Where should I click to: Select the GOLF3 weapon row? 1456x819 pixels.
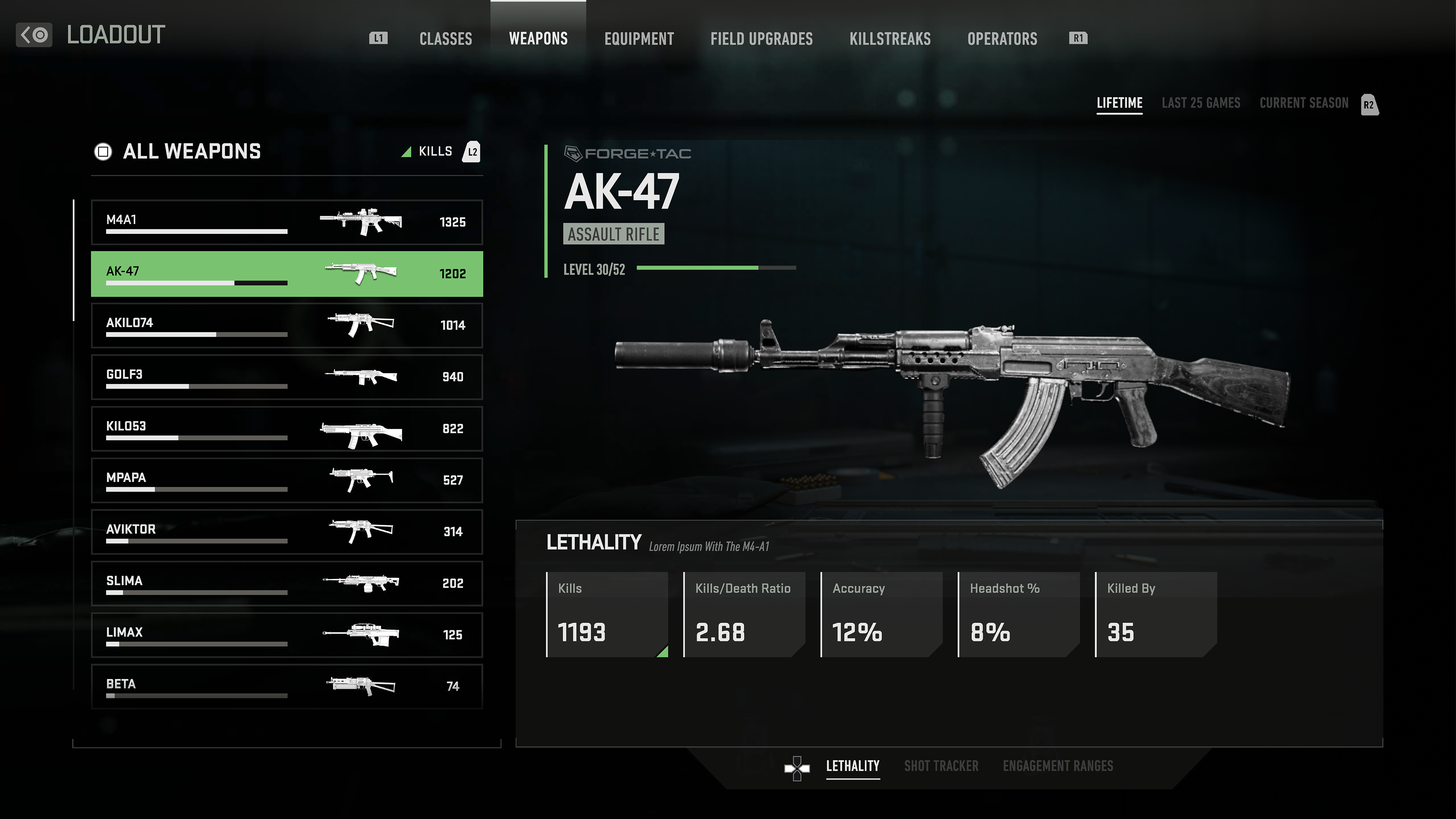tap(287, 377)
